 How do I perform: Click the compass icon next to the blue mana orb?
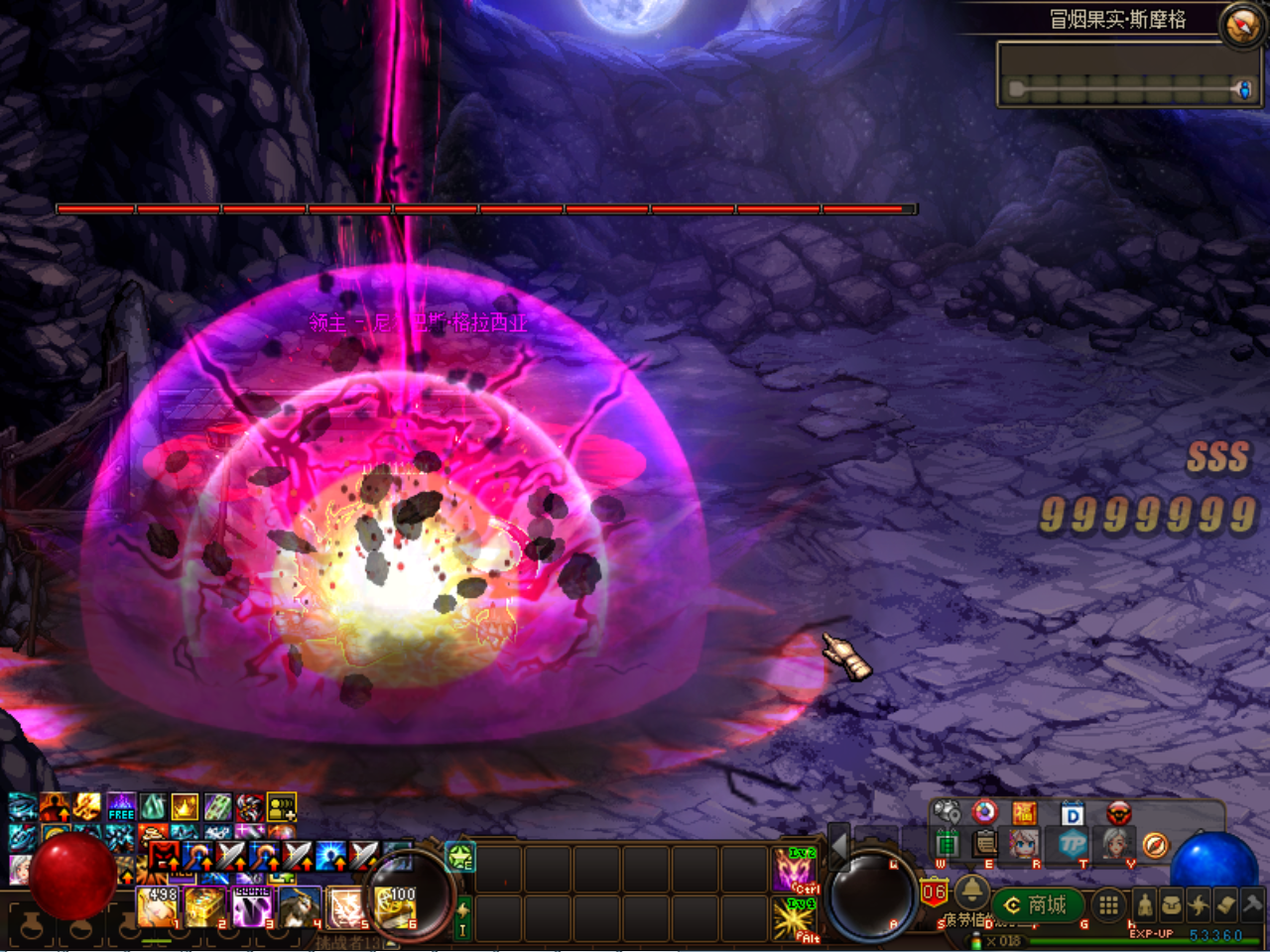pos(1153,845)
